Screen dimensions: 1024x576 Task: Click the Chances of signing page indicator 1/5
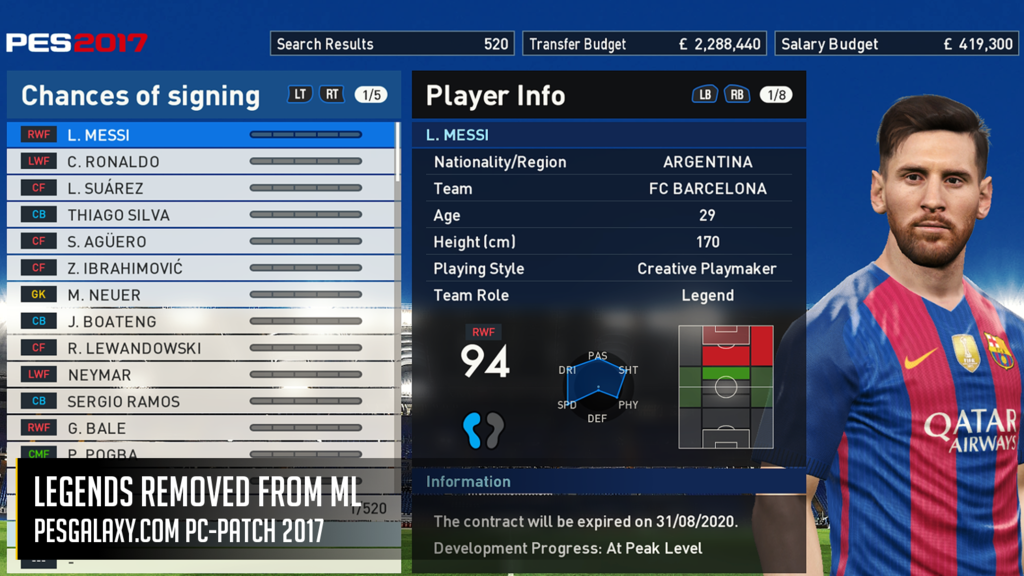[x=371, y=95]
